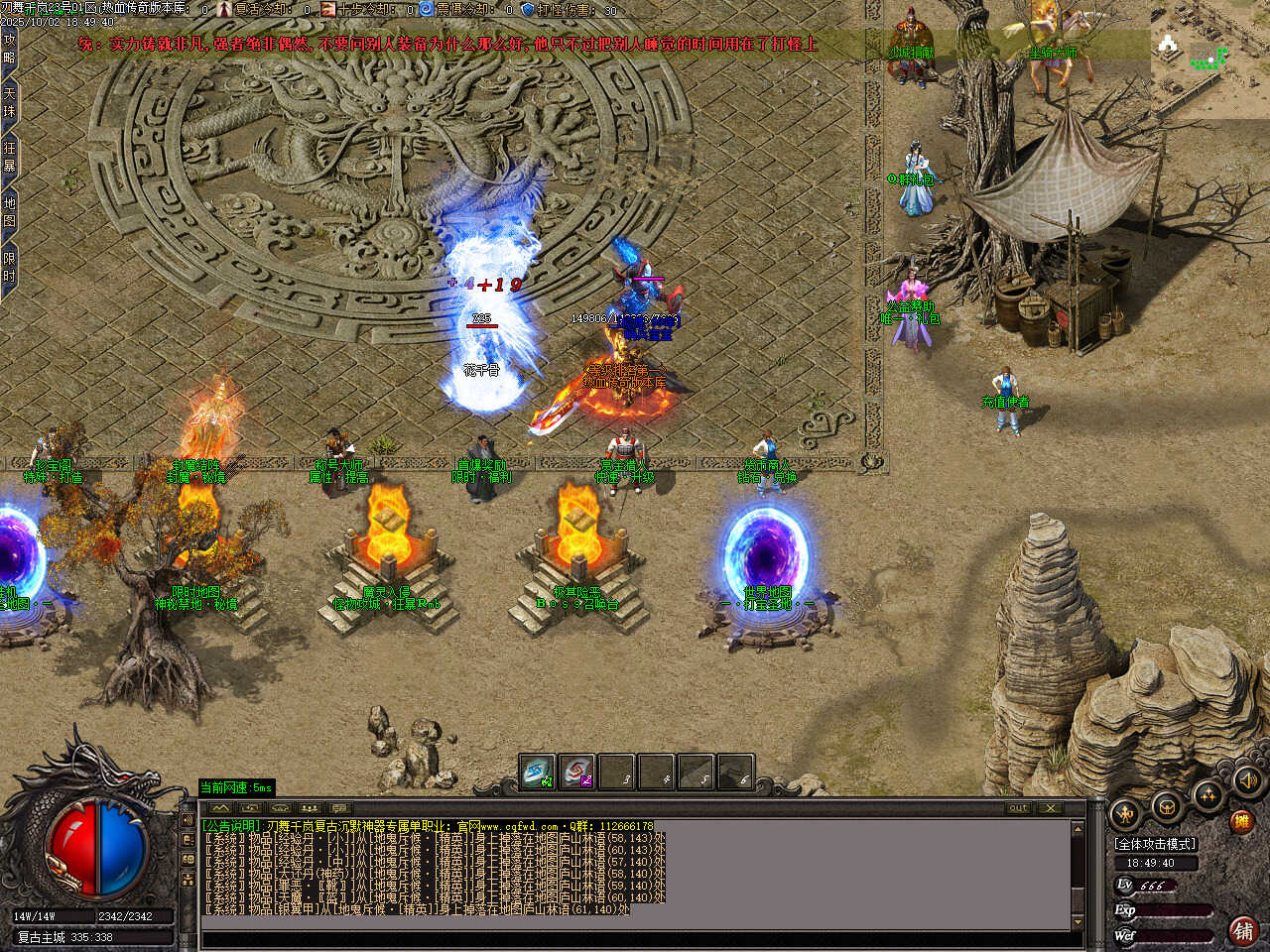This screenshot has width=1270, height=952.
Task: Switch the 全体攻击模式 attack mode label
Action: tap(1156, 844)
